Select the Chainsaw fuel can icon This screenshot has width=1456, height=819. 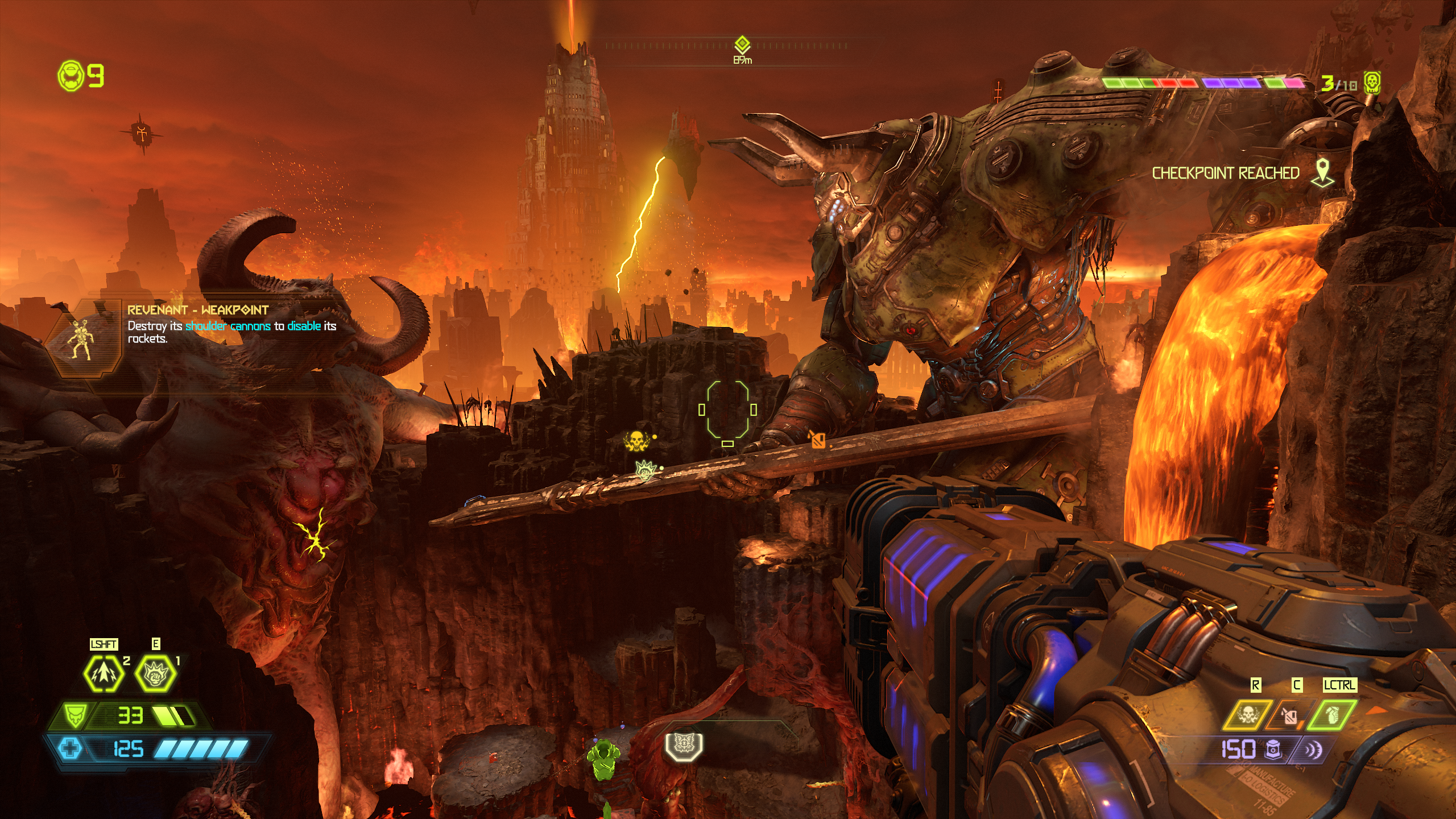tap(1290, 715)
